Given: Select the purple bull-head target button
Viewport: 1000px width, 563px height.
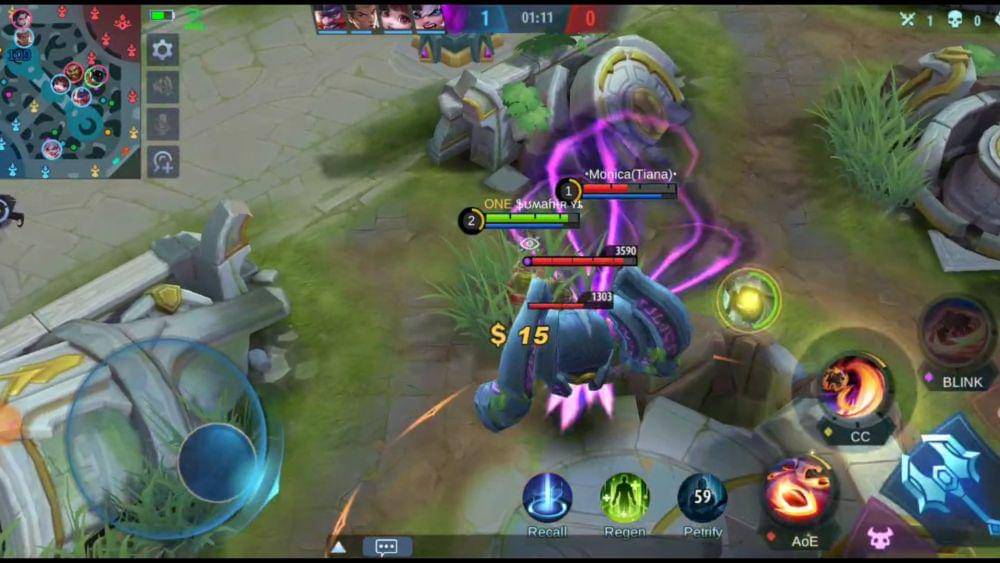Looking at the screenshot, I should (x=879, y=539).
